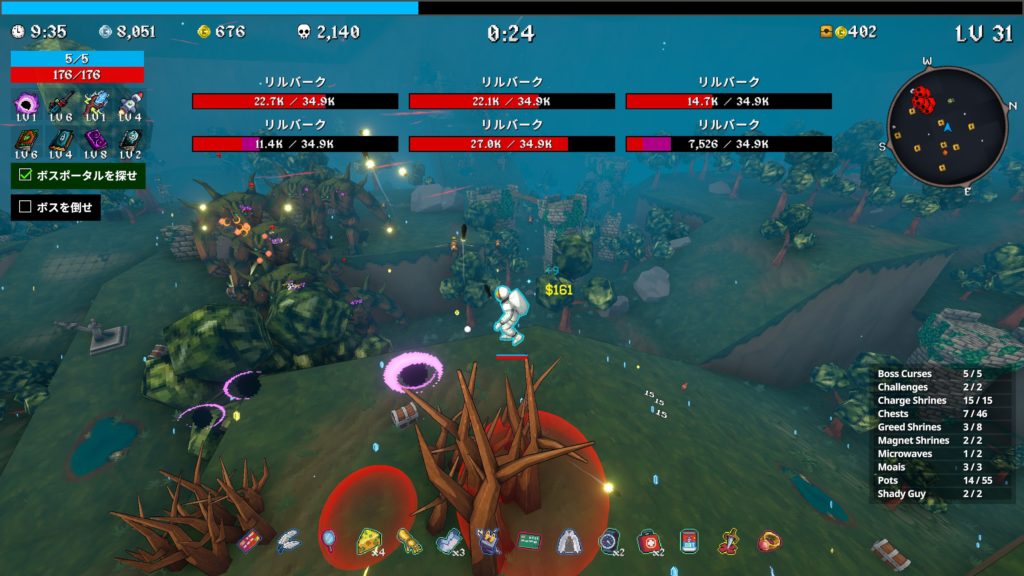Select the black tome at LV 2
The height and width of the screenshot is (576, 1024).
(x=131, y=141)
